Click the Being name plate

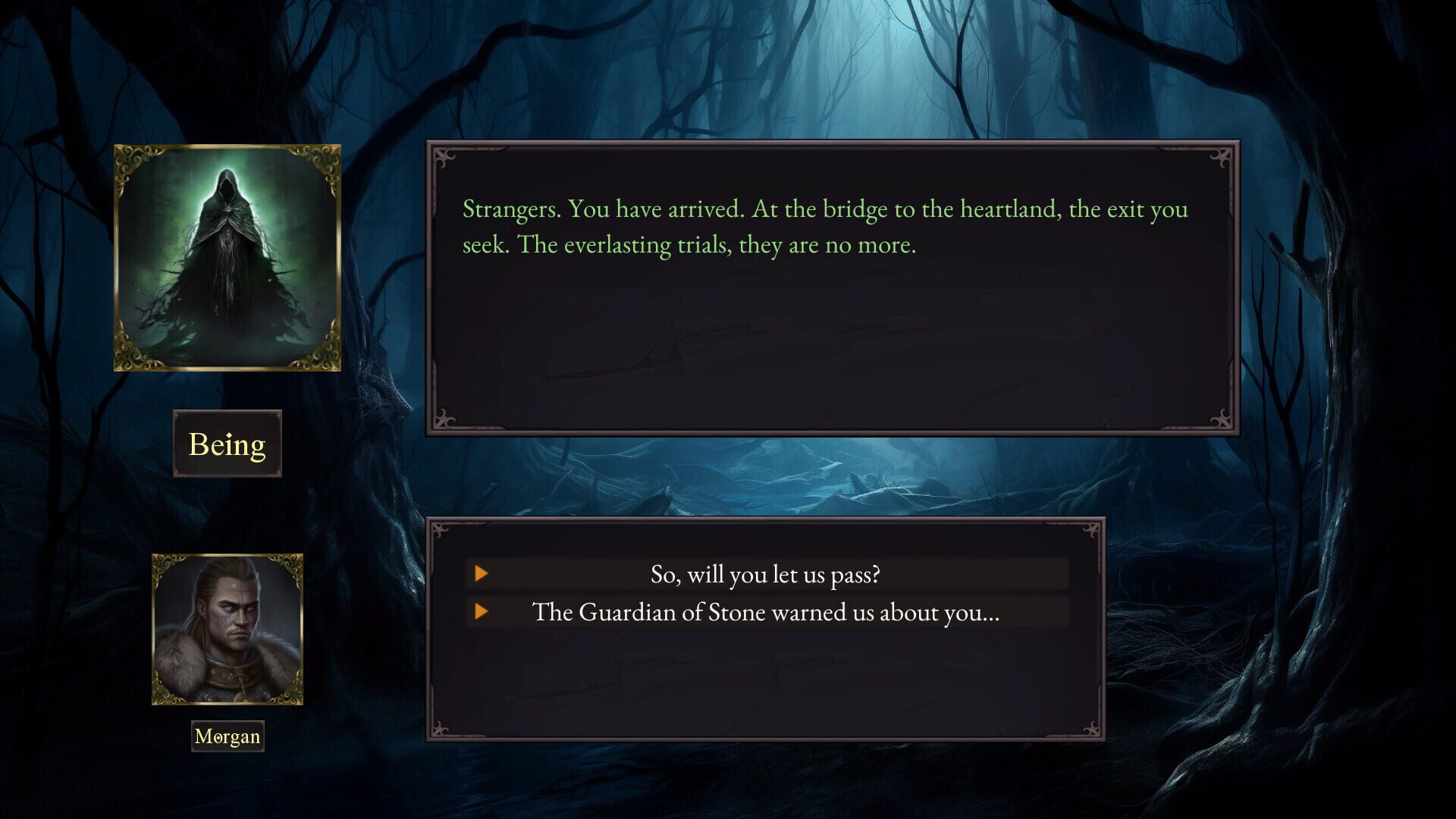[x=227, y=445]
